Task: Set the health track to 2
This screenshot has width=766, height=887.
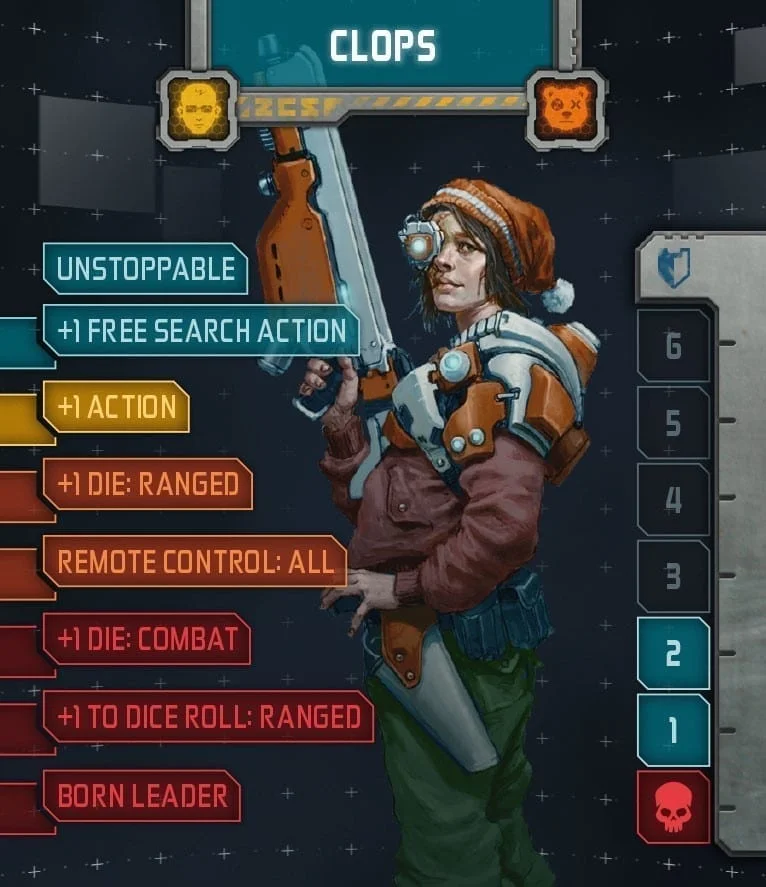Action: point(673,654)
